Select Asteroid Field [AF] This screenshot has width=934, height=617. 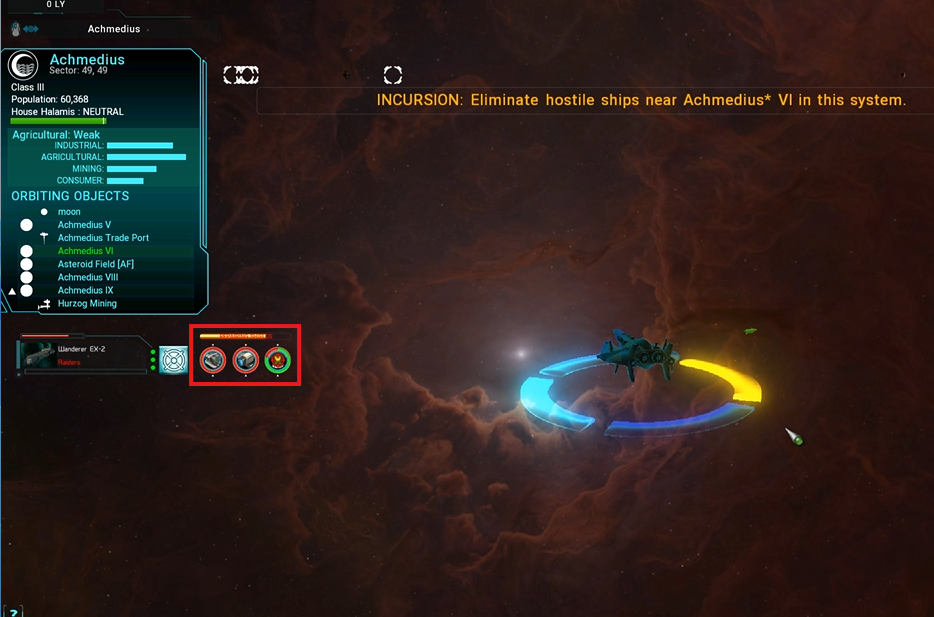[95, 264]
